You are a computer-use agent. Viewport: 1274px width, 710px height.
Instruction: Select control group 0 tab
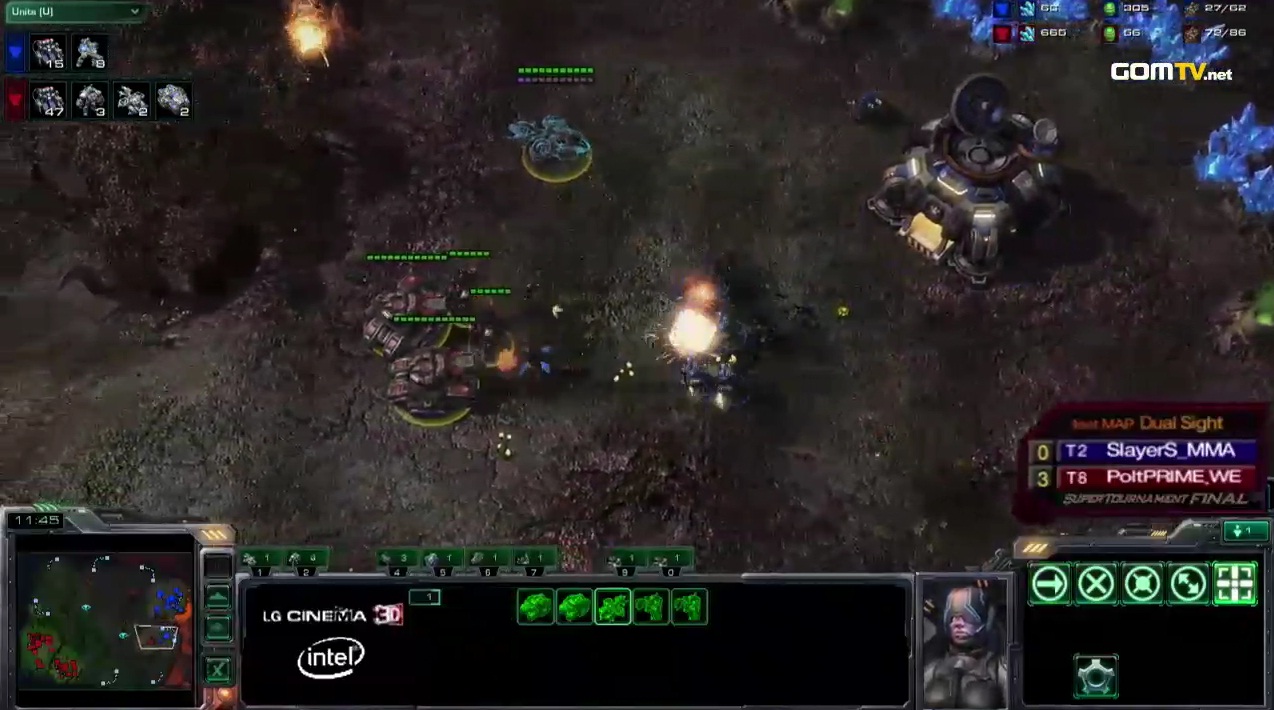tap(670, 562)
